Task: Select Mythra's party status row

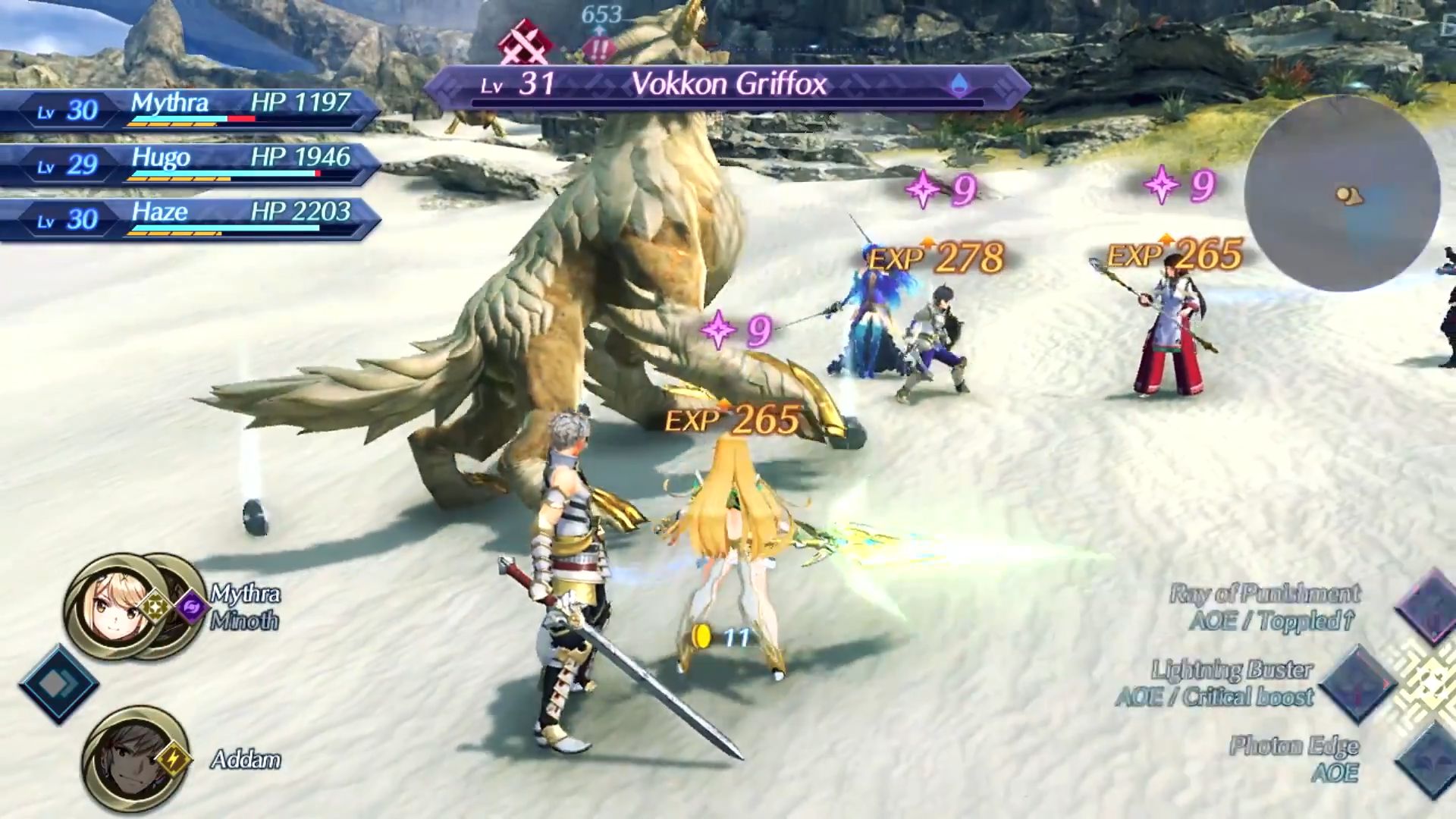Action: point(190,110)
